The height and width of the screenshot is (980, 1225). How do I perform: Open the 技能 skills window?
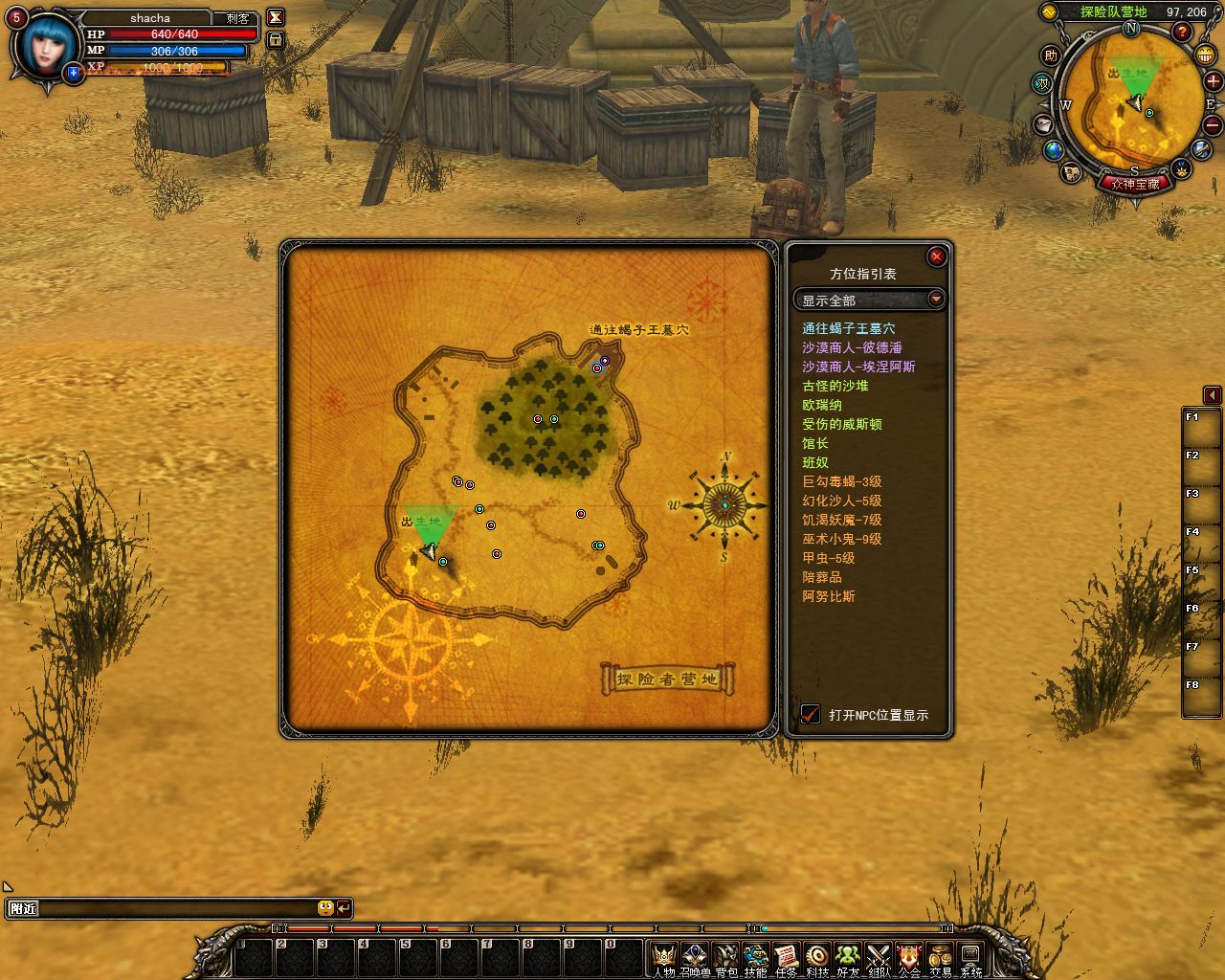click(x=755, y=957)
